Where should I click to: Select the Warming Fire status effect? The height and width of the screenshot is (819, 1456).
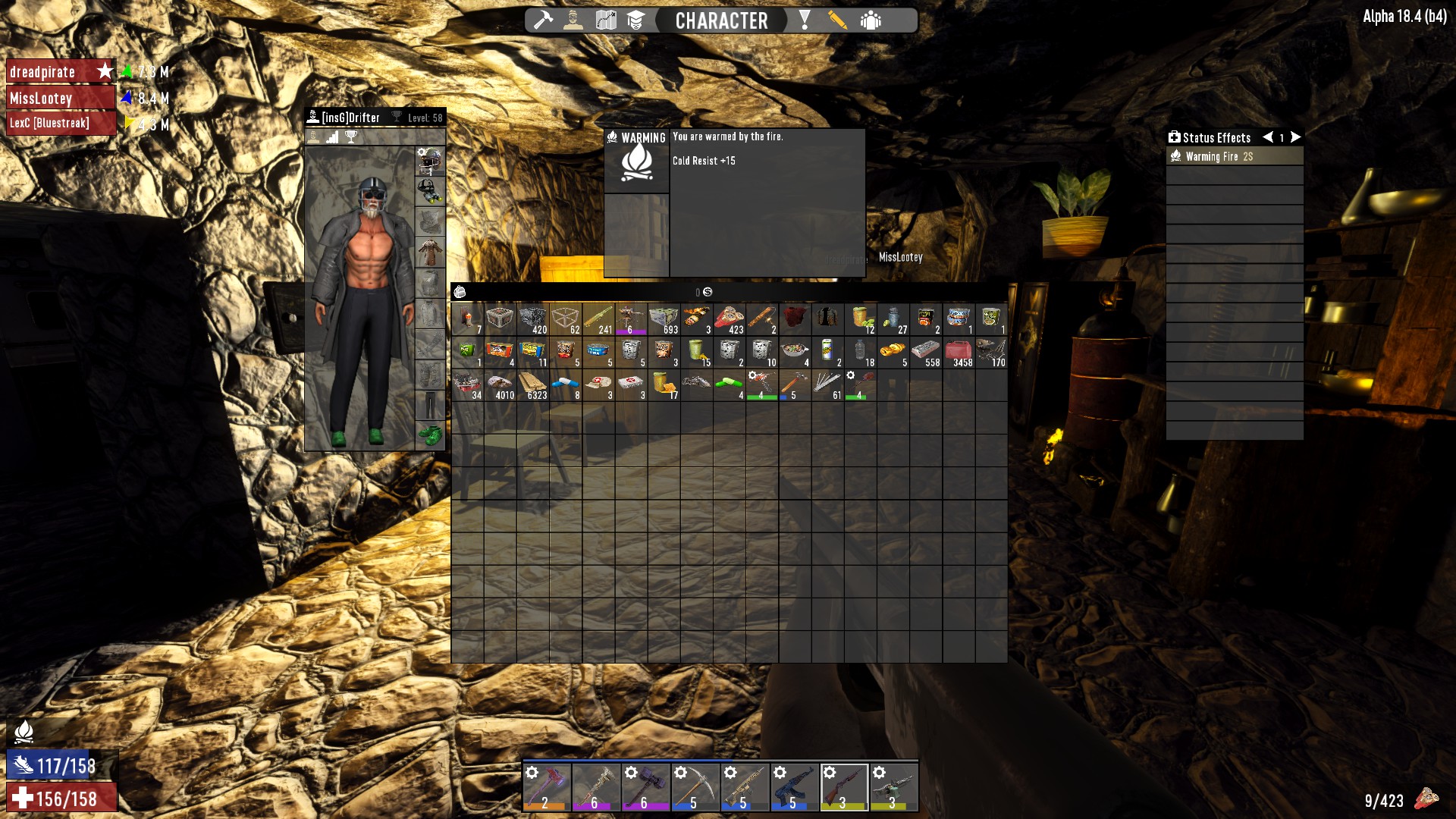click(x=1234, y=156)
